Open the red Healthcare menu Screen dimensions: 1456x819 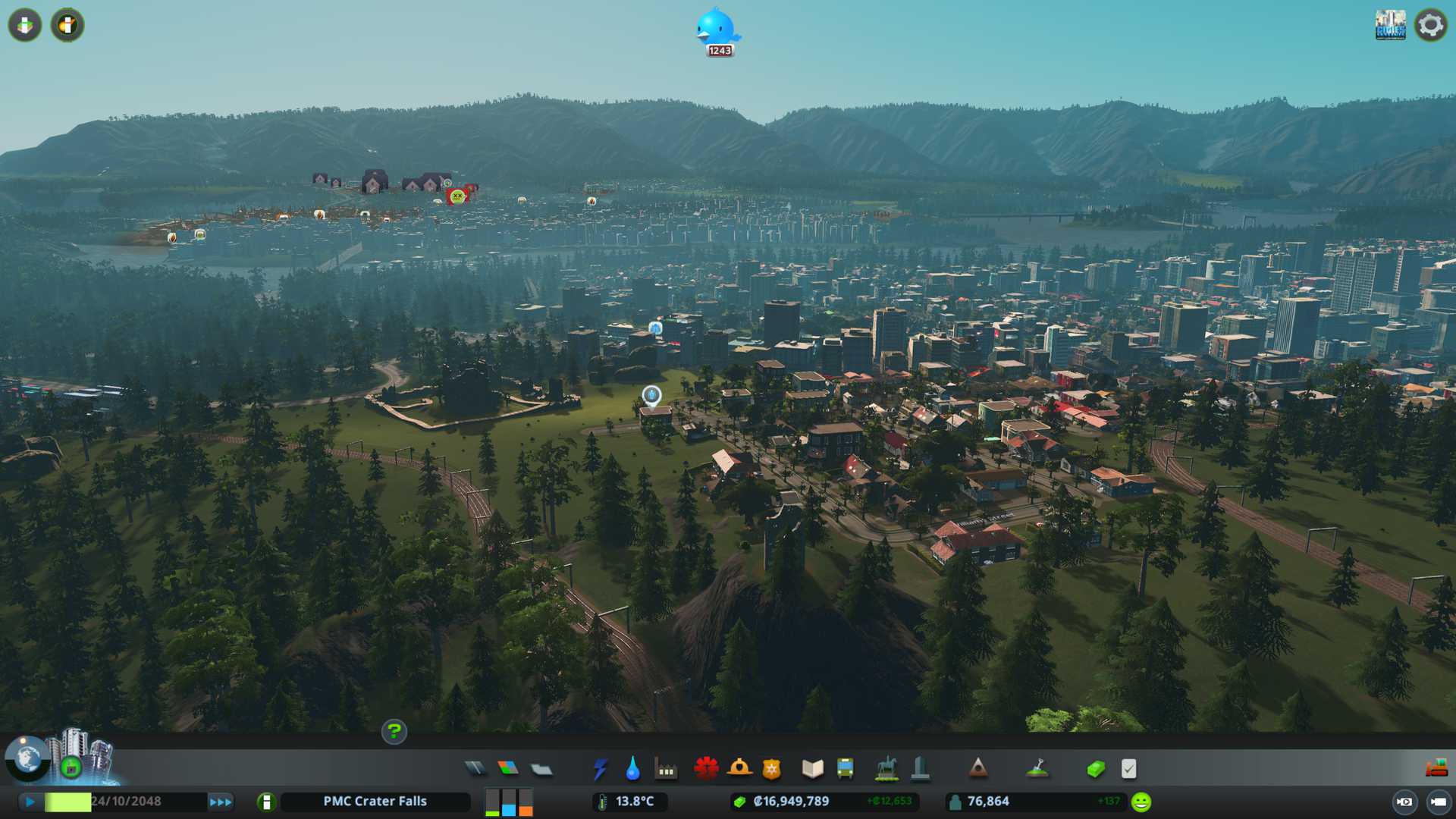706,769
